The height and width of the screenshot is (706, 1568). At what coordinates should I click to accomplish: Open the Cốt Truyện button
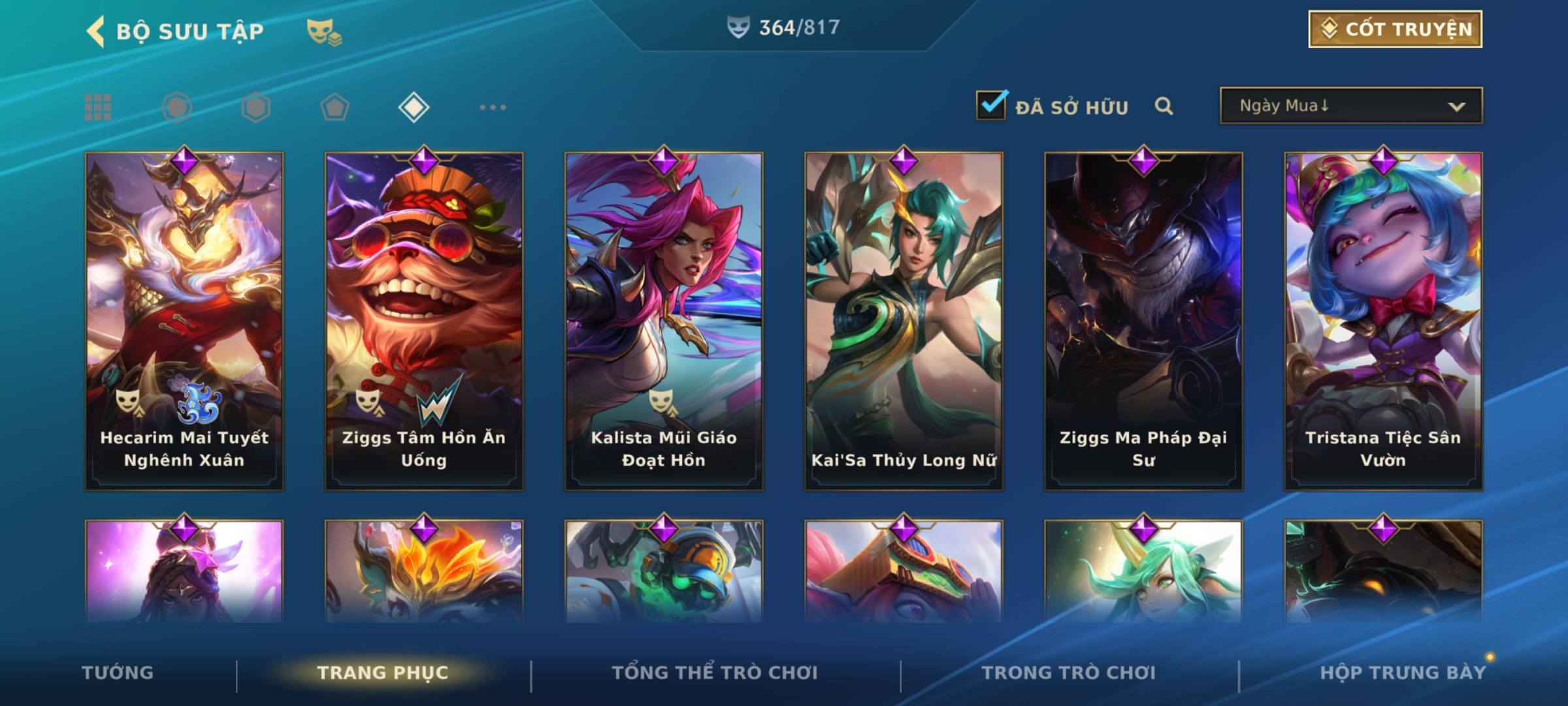tap(1395, 29)
